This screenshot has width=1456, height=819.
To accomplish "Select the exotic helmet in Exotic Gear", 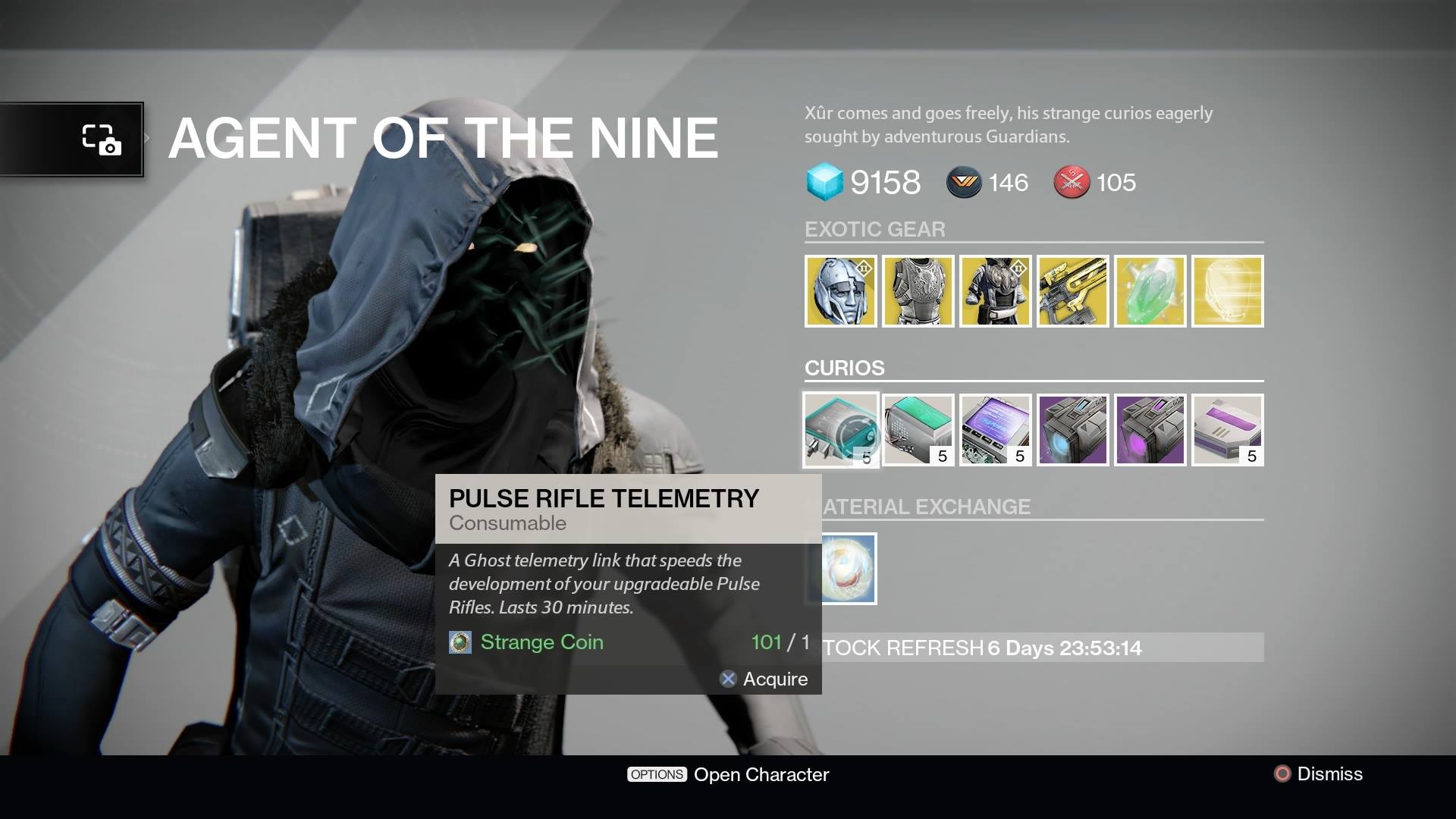I will (842, 291).
